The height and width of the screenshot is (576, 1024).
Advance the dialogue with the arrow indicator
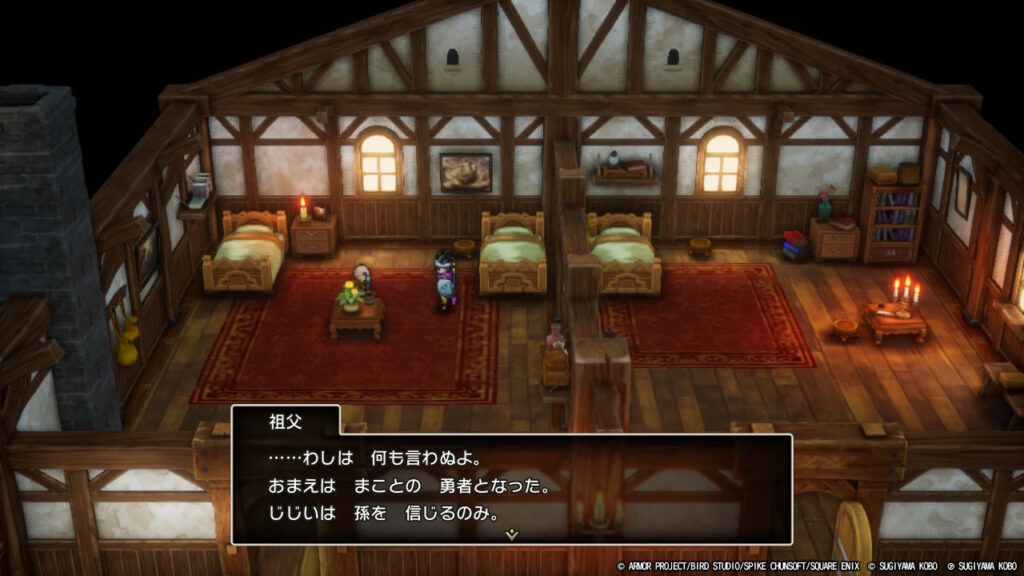tap(512, 535)
